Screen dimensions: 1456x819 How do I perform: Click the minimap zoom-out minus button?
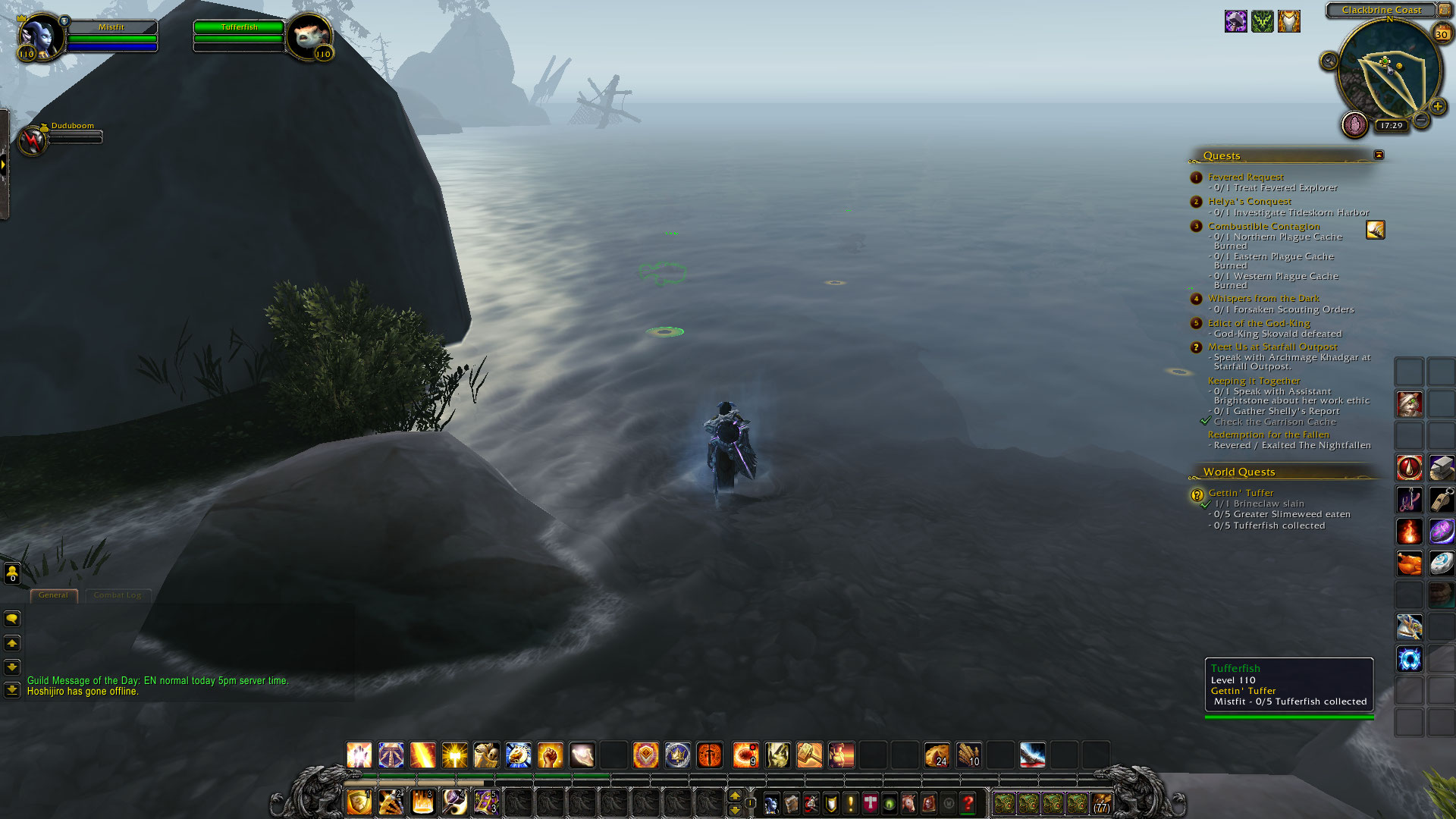click(x=1421, y=121)
